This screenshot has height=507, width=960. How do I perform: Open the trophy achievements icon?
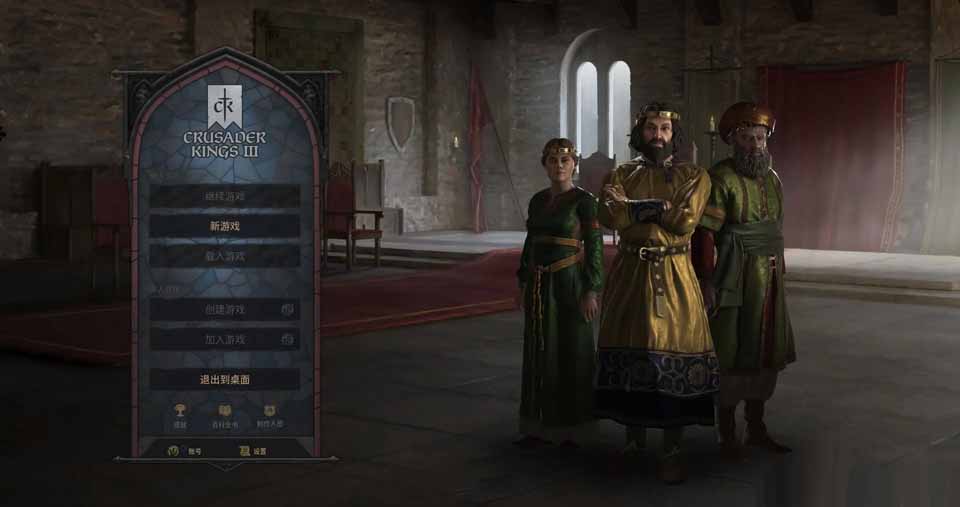coord(180,413)
